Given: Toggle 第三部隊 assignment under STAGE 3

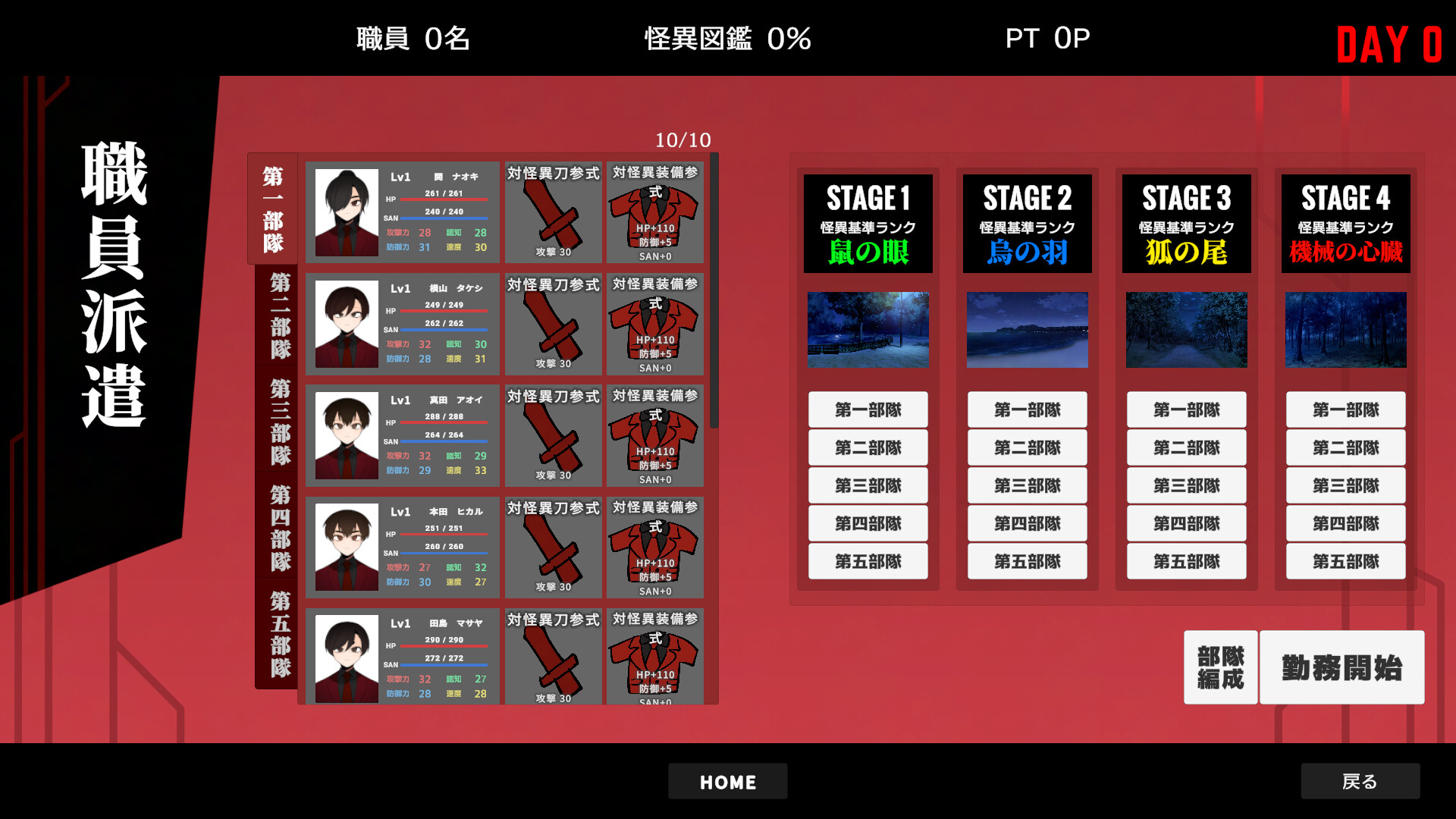Looking at the screenshot, I should (1186, 485).
